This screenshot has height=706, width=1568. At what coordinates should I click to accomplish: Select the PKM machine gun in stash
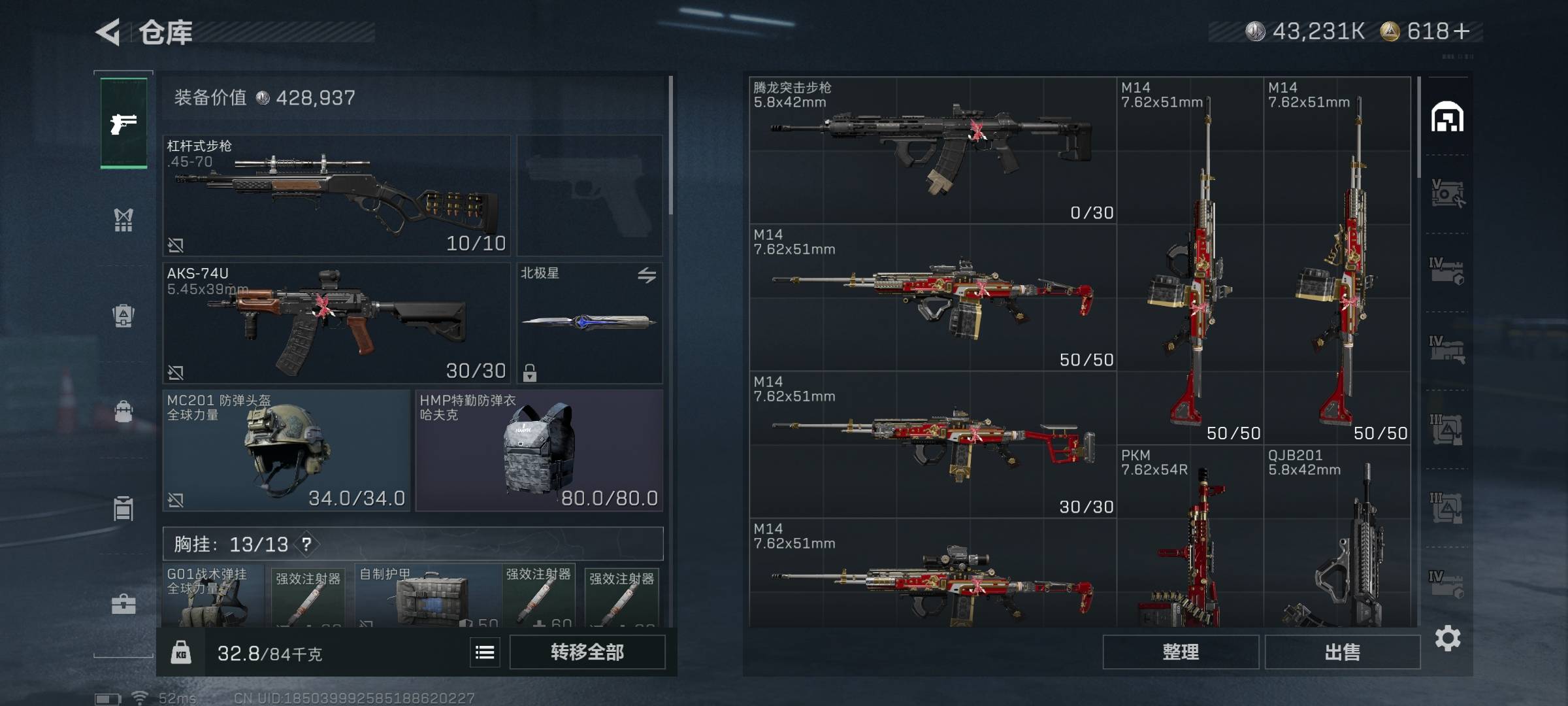pyautogui.click(x=1189, y=536)
